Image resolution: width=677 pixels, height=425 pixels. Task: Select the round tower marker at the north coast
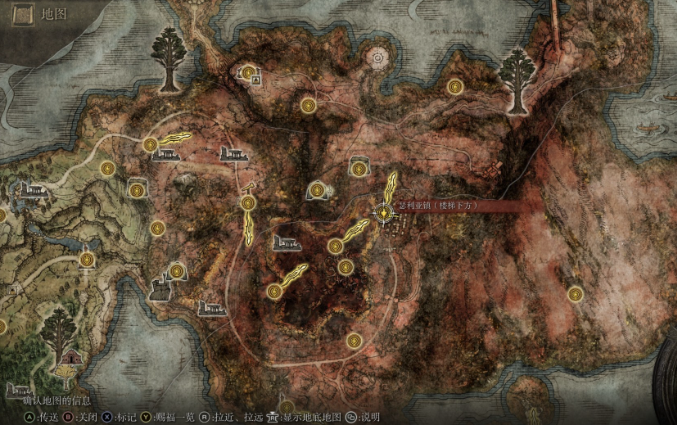pyautogui.click(x=378, y=59)
